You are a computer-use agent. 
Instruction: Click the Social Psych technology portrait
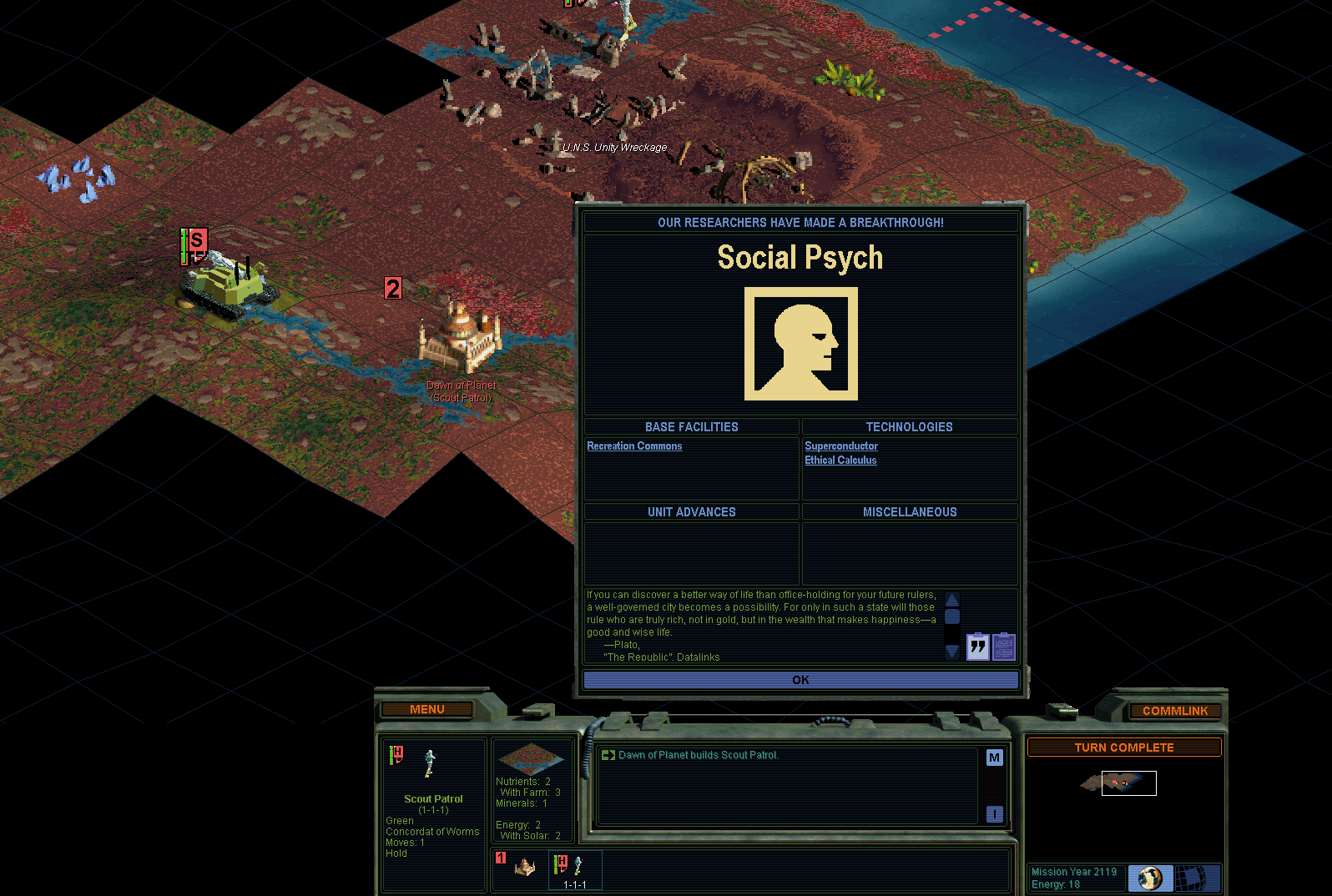pyautogui.click(x=800, y=344)
